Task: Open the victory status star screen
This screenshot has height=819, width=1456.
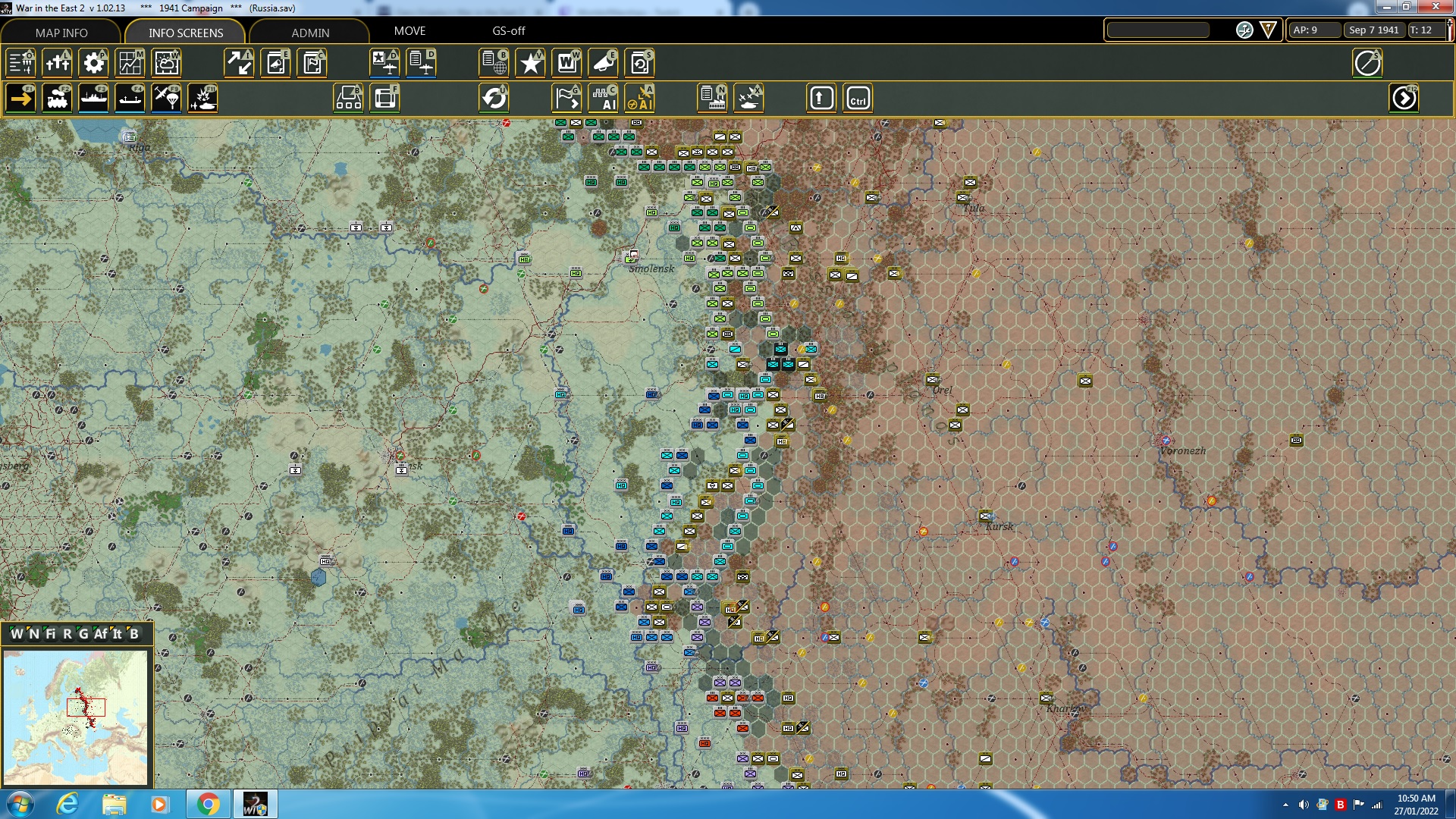Action: tap(530, 63)
